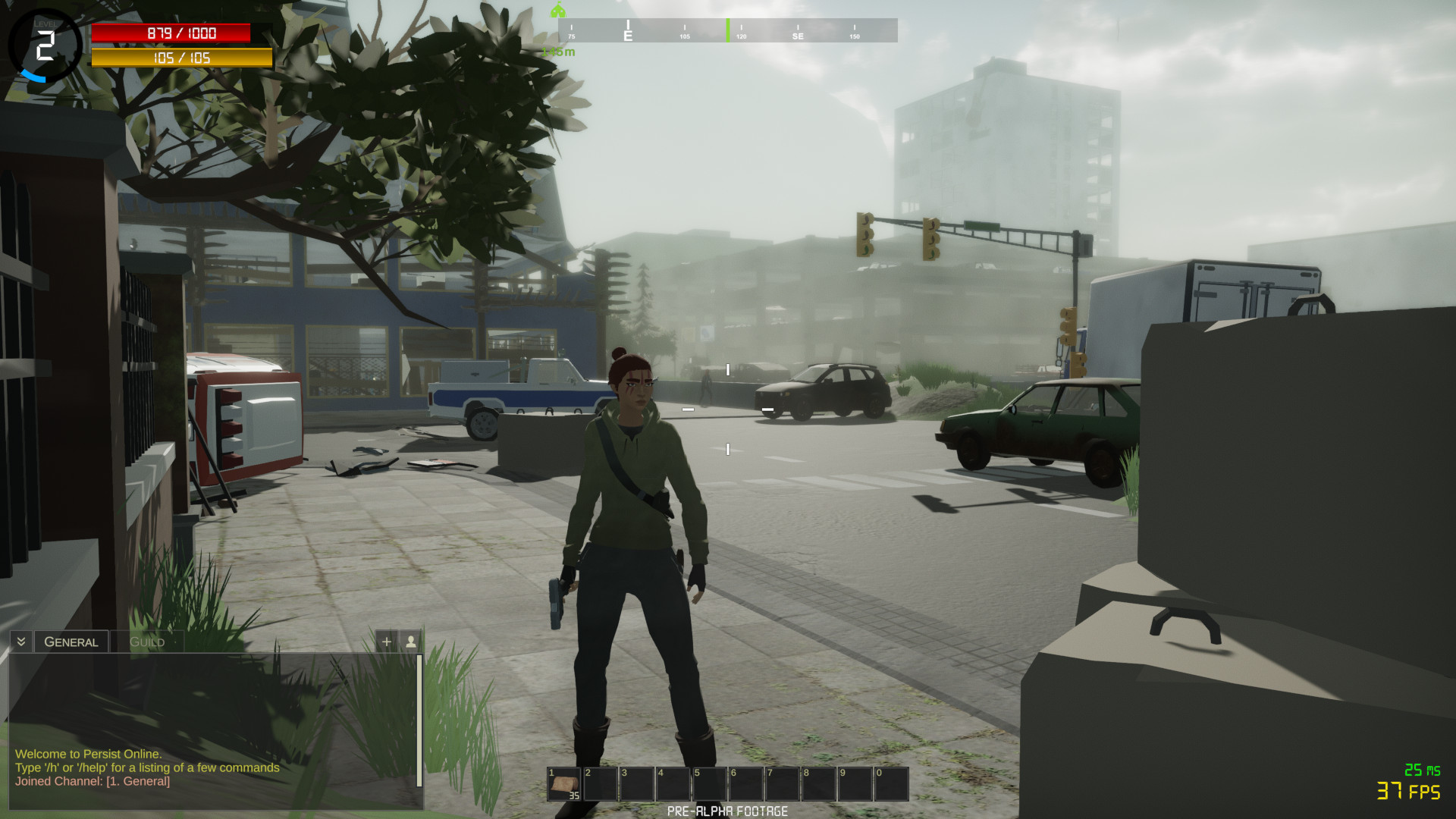Add a new chat tab with plus button

[387, 642]
